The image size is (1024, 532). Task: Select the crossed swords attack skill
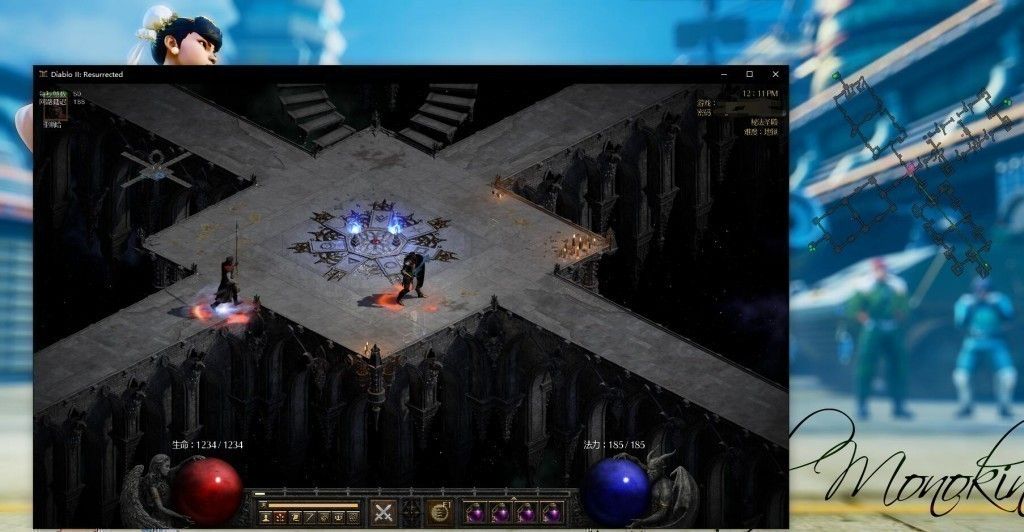coord(385,513)
